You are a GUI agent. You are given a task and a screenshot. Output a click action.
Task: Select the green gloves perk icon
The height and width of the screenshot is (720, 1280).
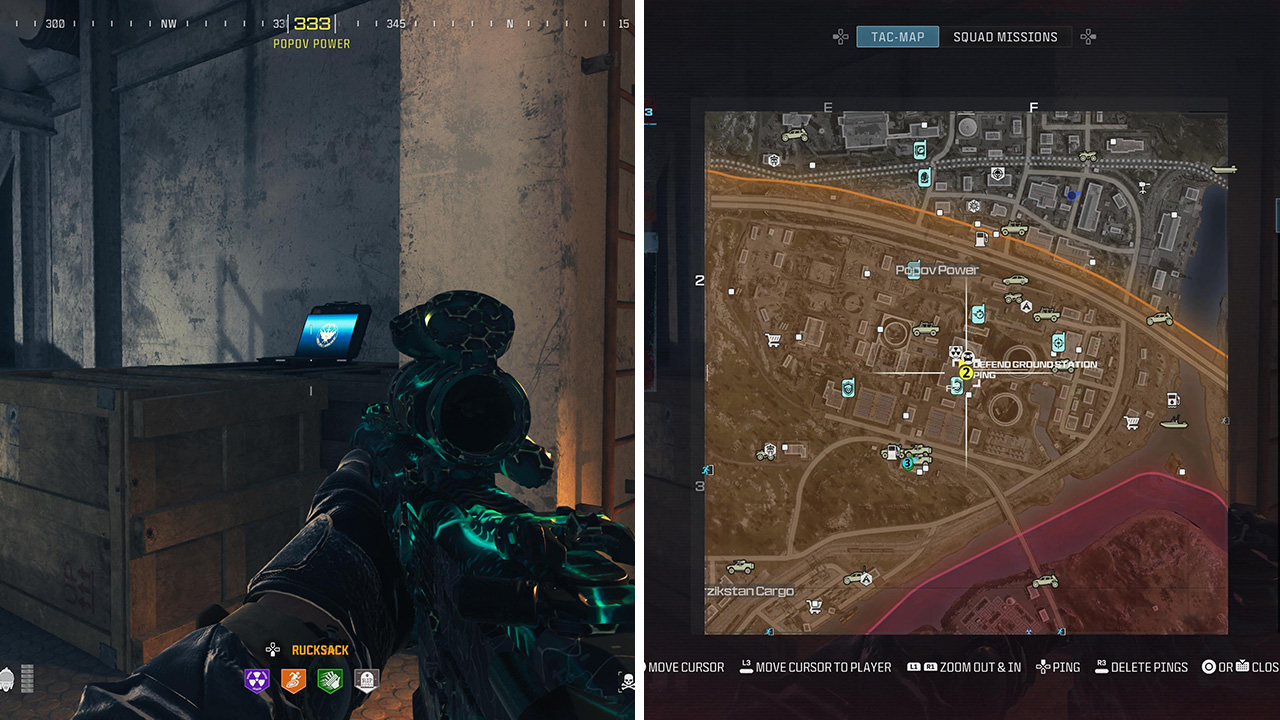(330, 680)
